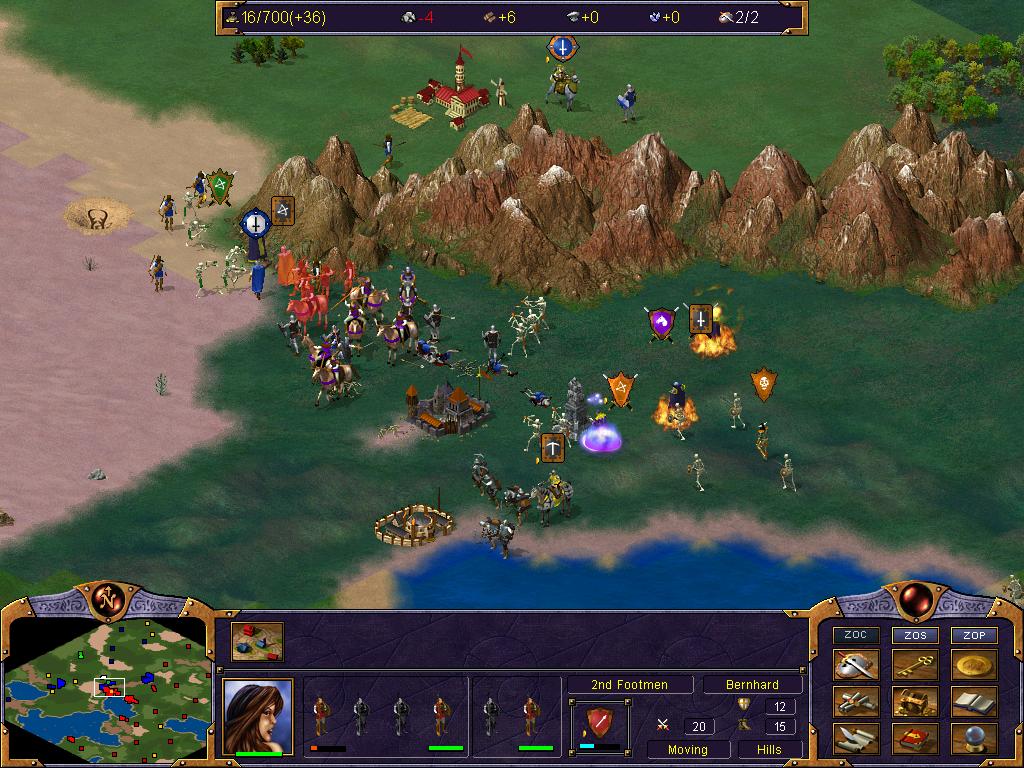Open the bundled scrolls icon
Viewport: 1024px width, 768px height.
[856, 702]
